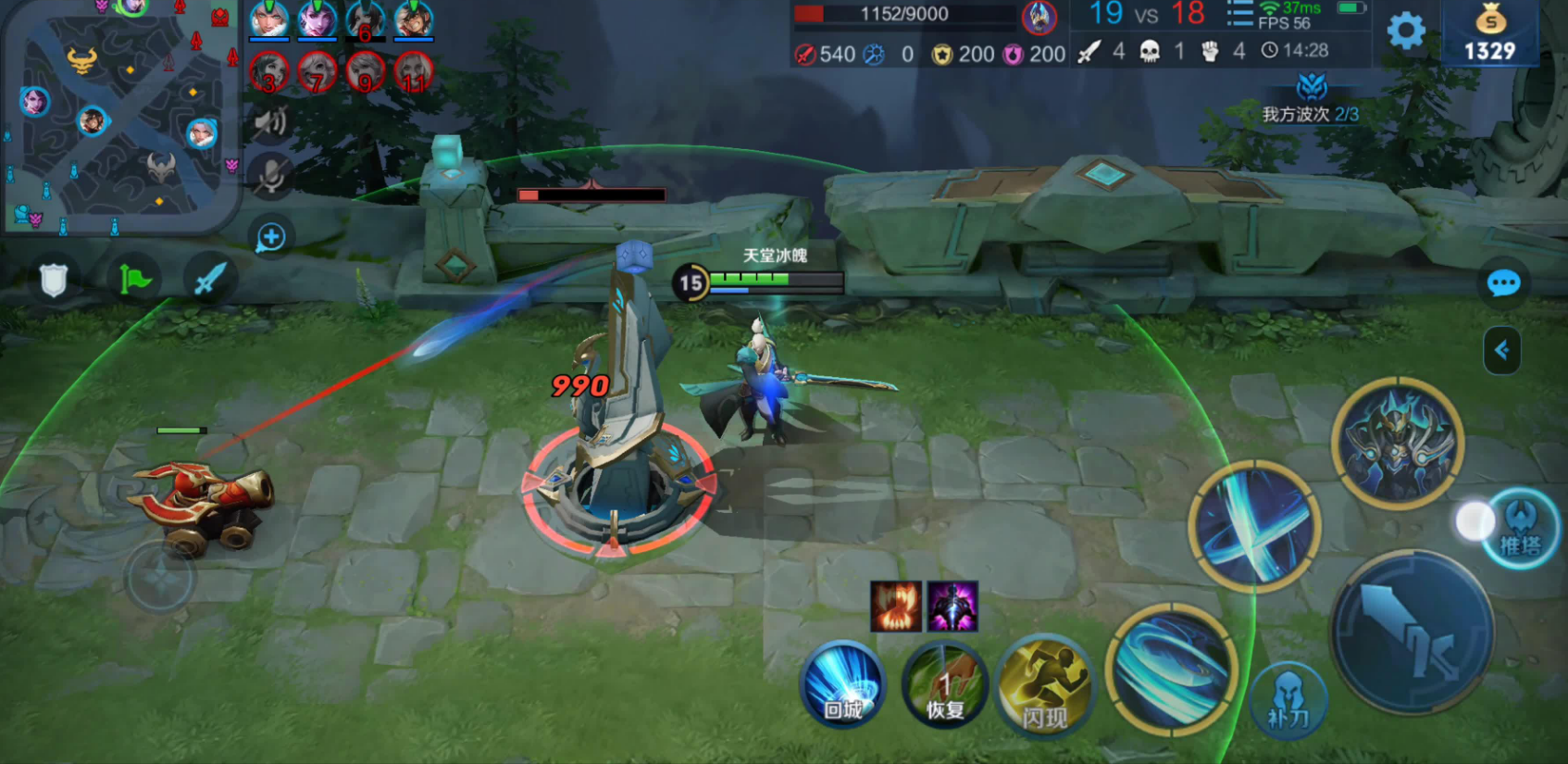Open the shop via gold 1329 button
Viewport: 1568px width, 764px height.
pyautogui.click(x=1489, y=34)
